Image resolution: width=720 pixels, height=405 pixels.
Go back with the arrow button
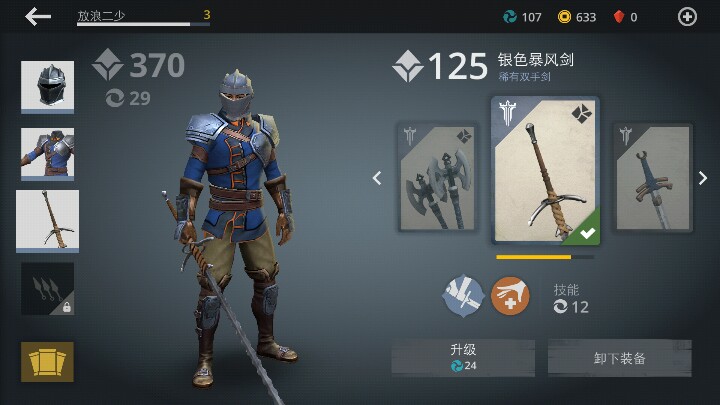tap(38, 16)
